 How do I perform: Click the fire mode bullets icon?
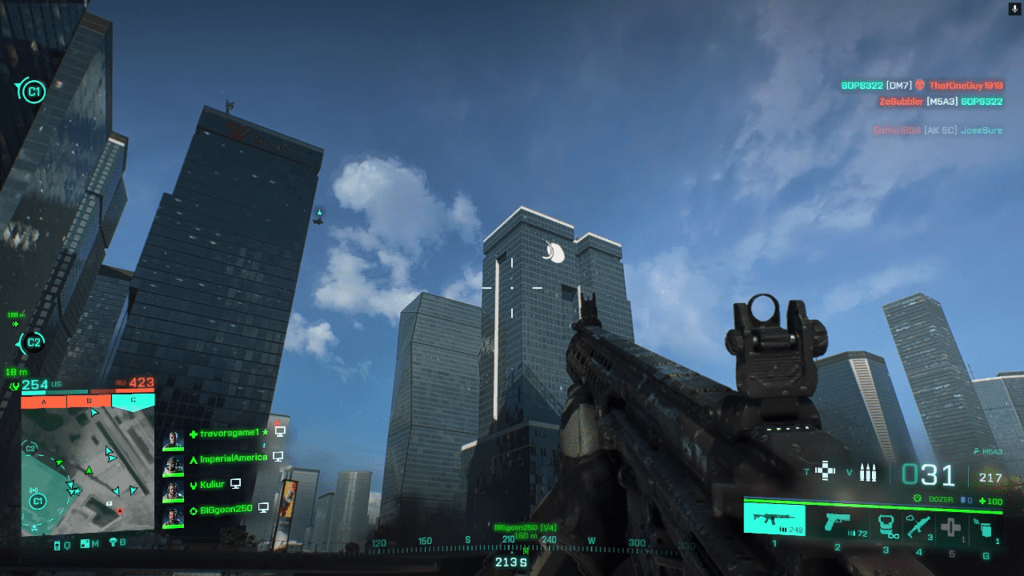coord(867,473)
